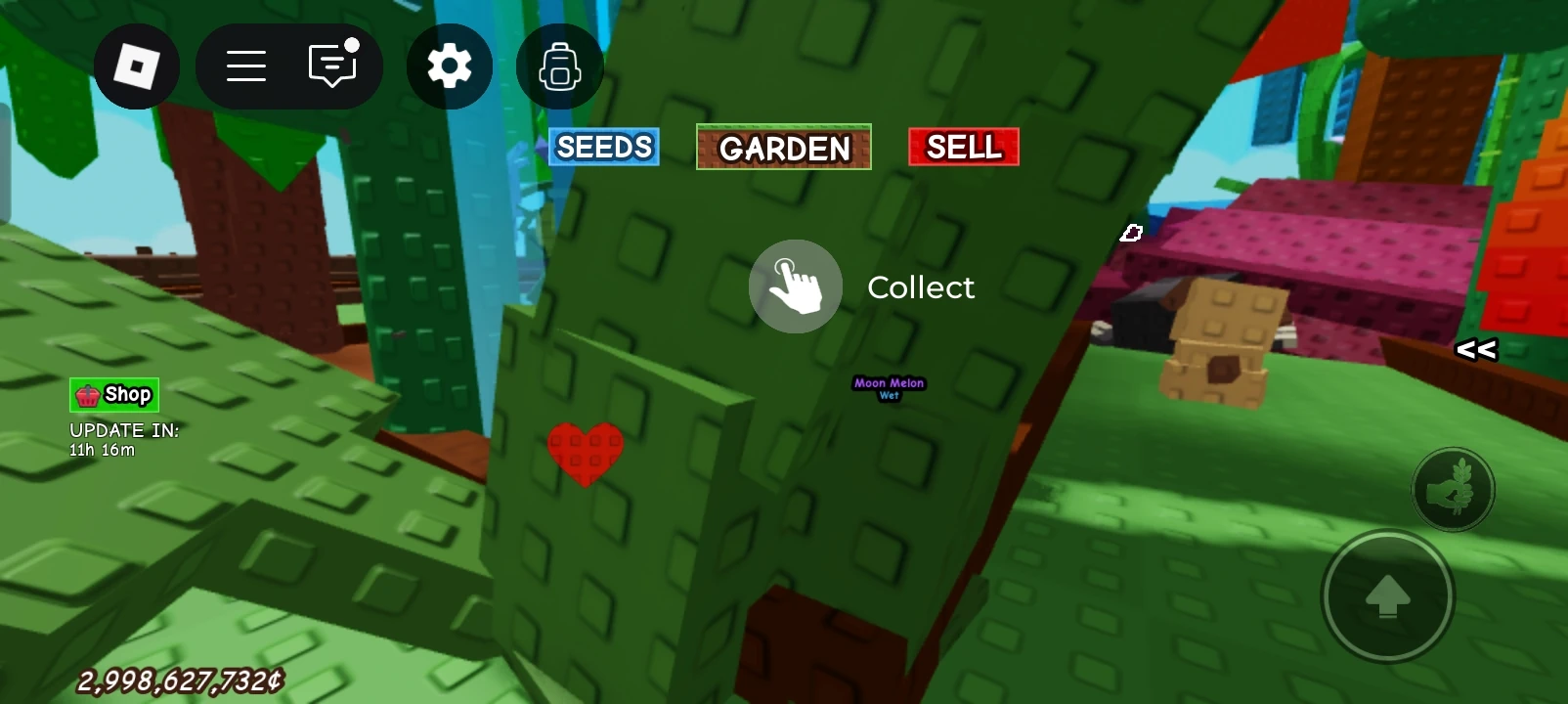Expand the small tool icon near pink platform
1568x704 pixels.
click(x=1131, y=233)
